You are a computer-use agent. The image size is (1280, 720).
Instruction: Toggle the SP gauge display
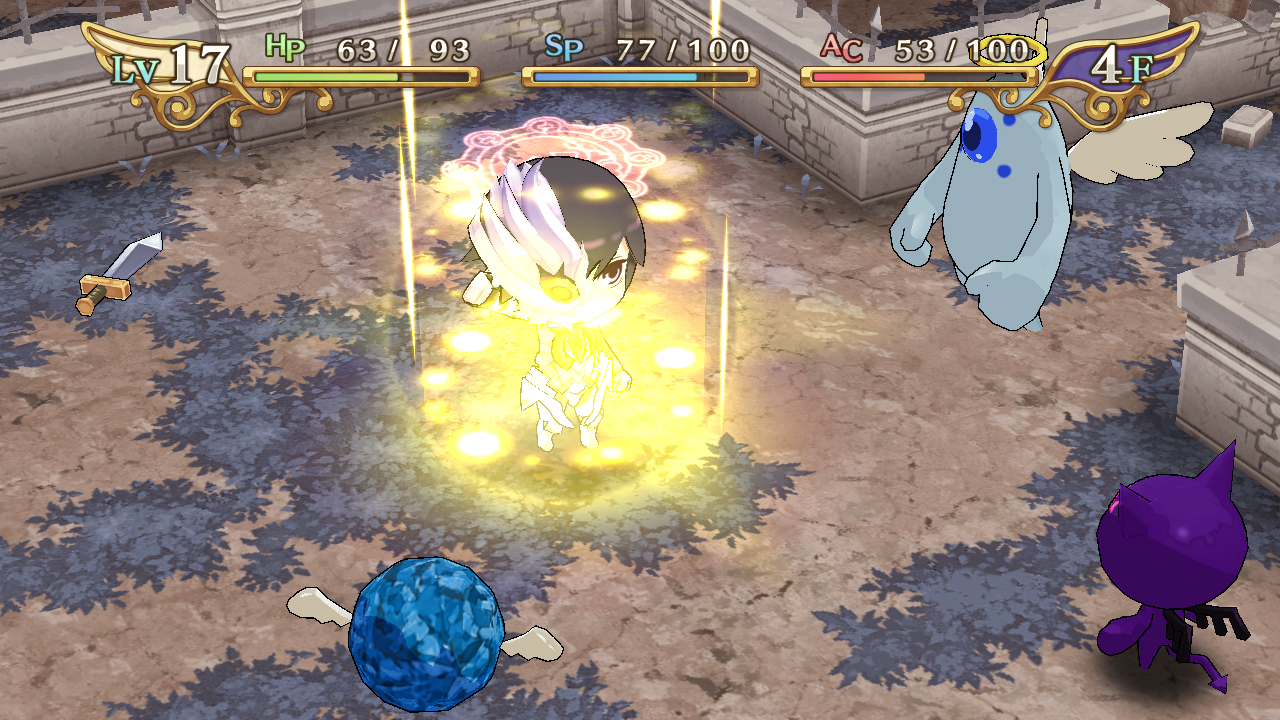640,73
